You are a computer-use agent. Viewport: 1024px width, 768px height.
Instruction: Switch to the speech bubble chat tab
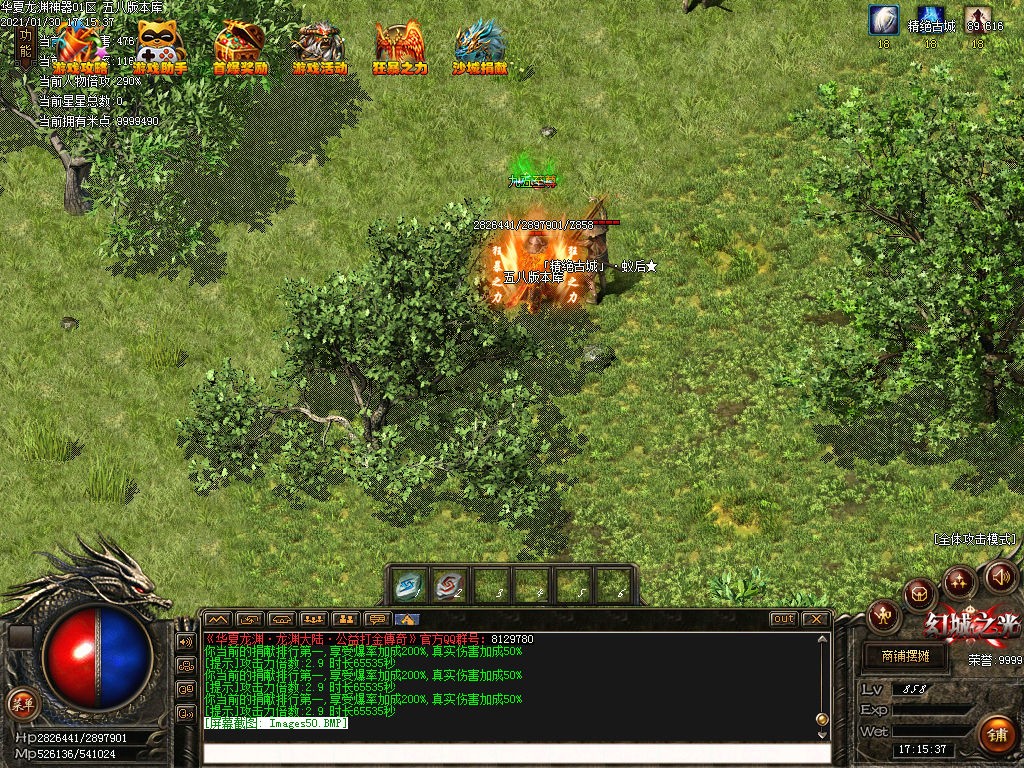[377, 619]
